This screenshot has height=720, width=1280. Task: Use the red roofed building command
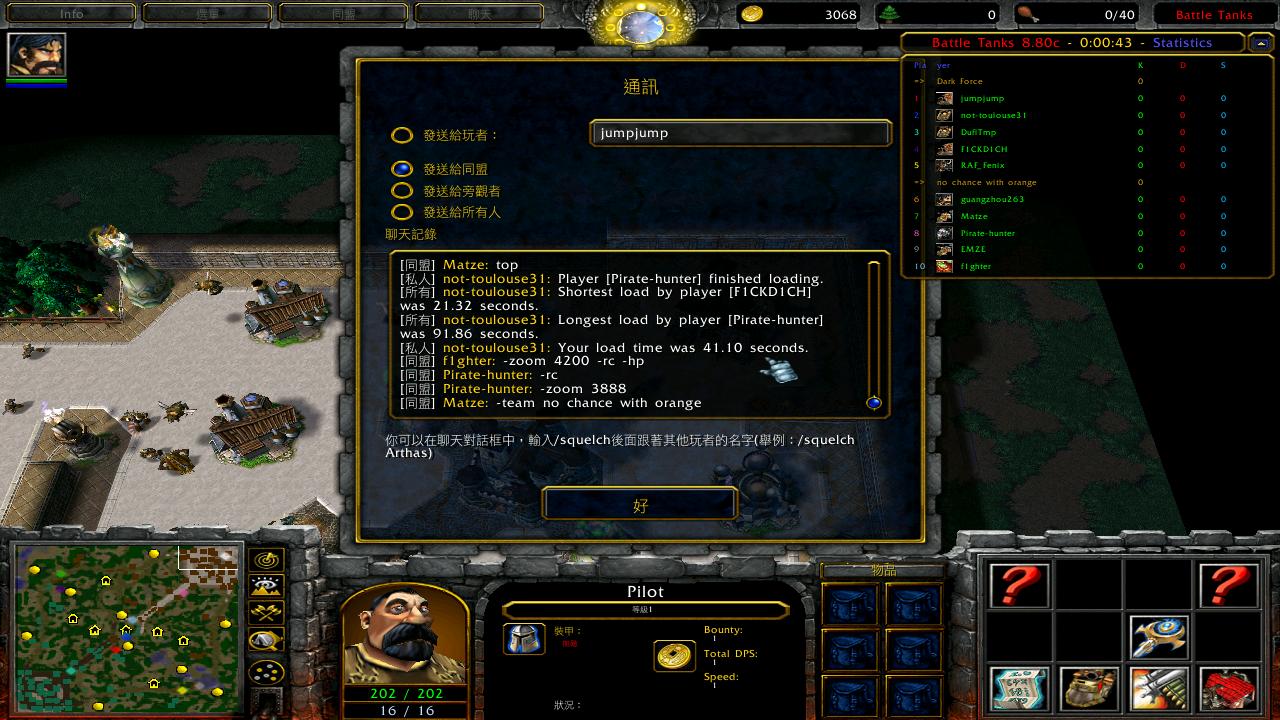1228,688
